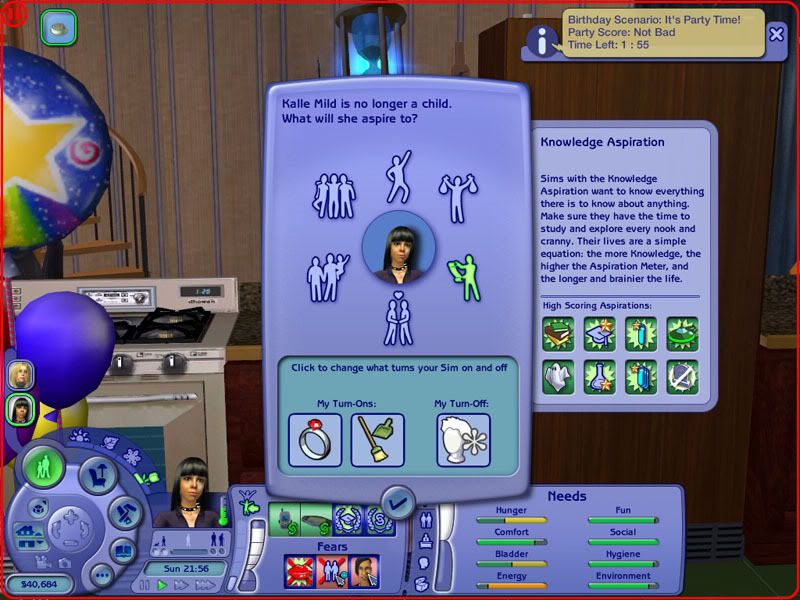
Task: Choose the Popularity aspiration group icon
Action: point(335,195)
